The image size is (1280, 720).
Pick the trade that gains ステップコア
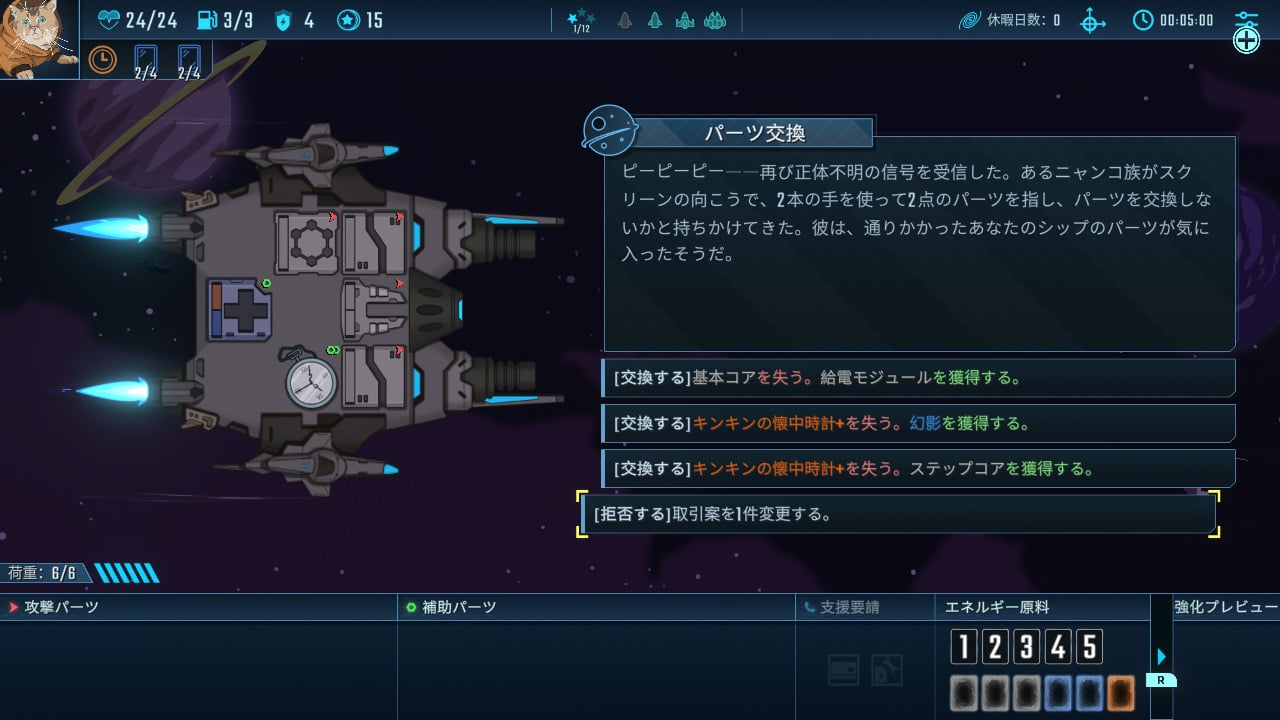(918, 468)
